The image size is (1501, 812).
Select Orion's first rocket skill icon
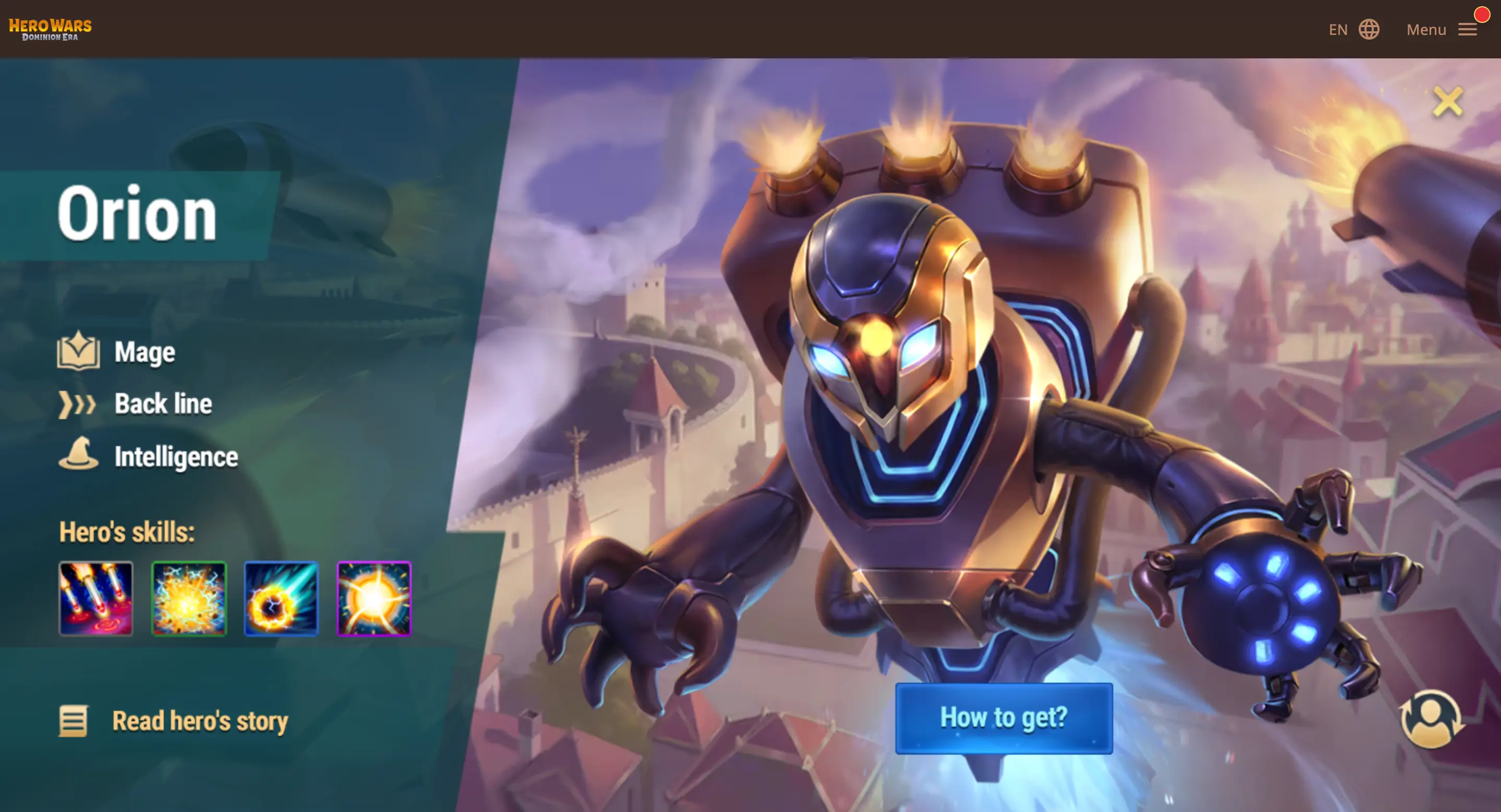pyautogui.click(x=96, y=599)
